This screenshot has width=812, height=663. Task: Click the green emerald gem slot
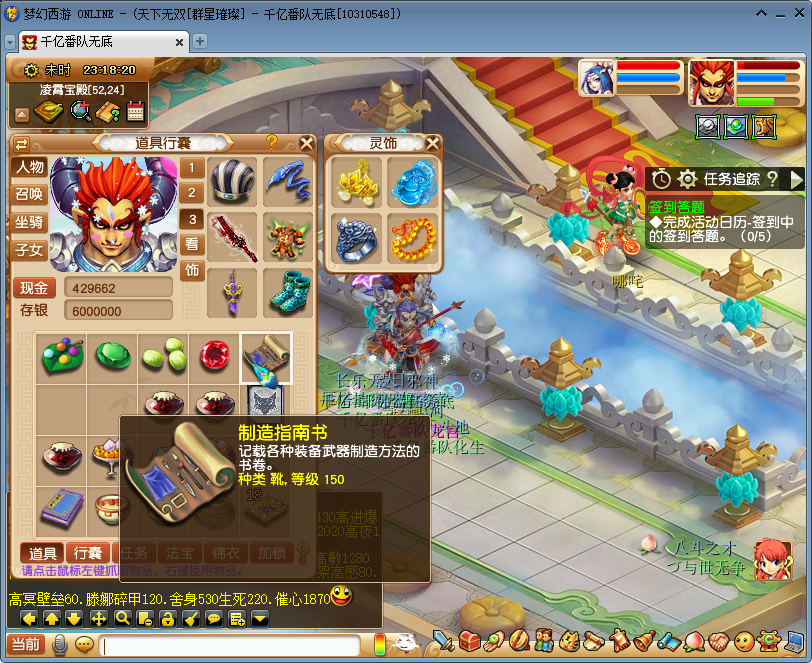pos(111,357)
